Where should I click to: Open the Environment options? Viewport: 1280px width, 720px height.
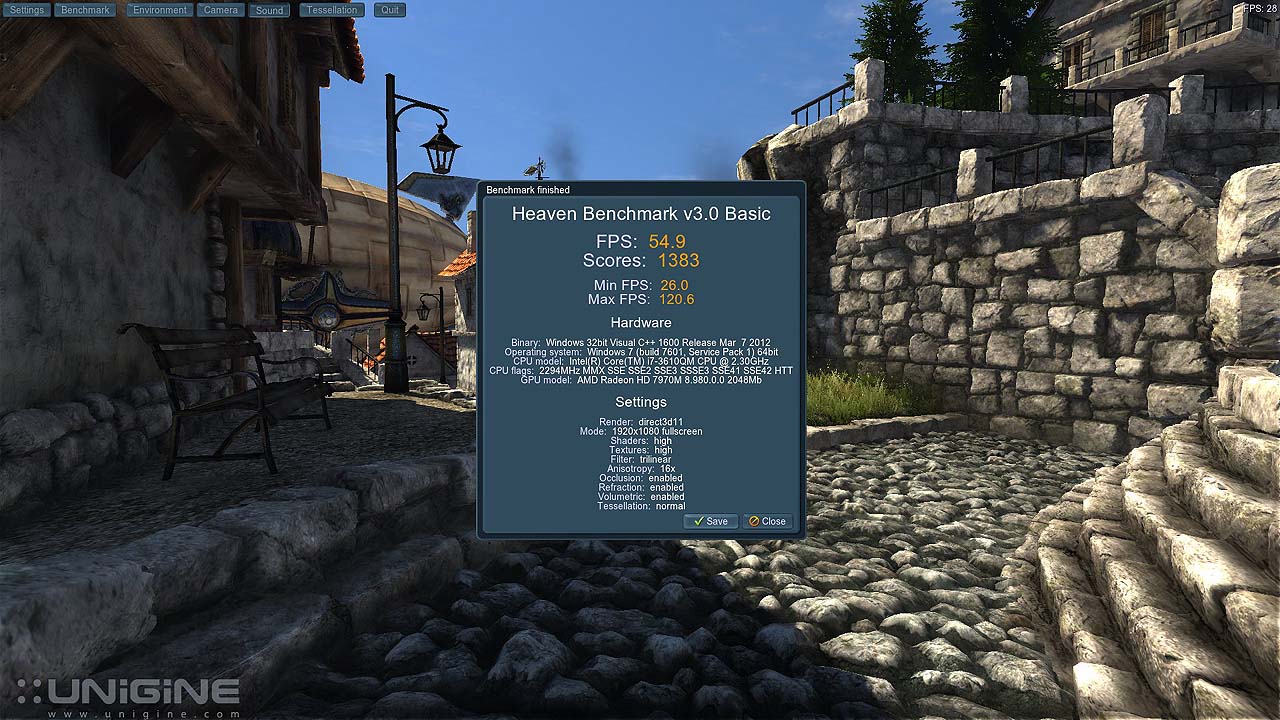point(160,10)
